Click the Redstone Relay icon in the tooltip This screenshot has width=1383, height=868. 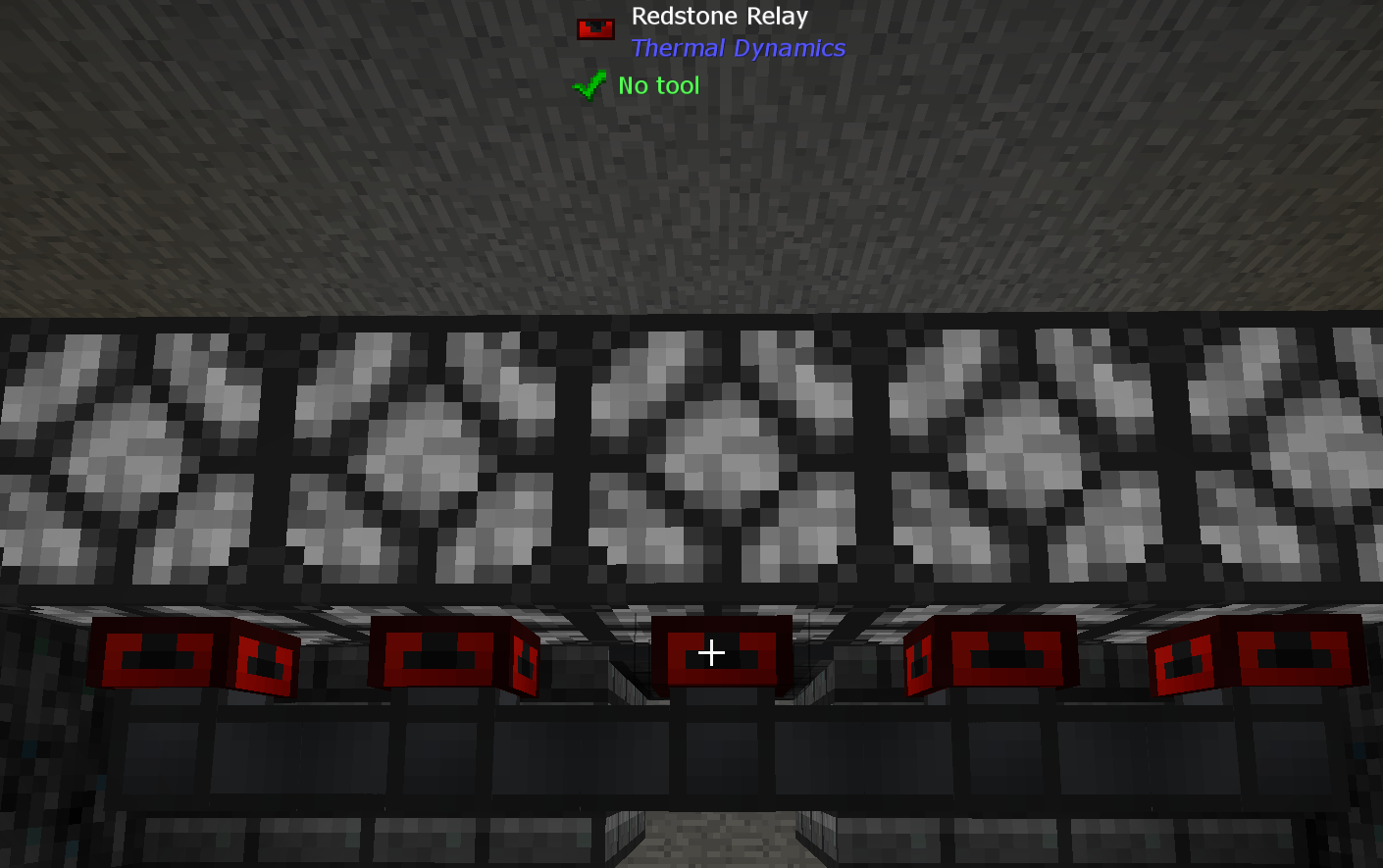click(594, 27)
